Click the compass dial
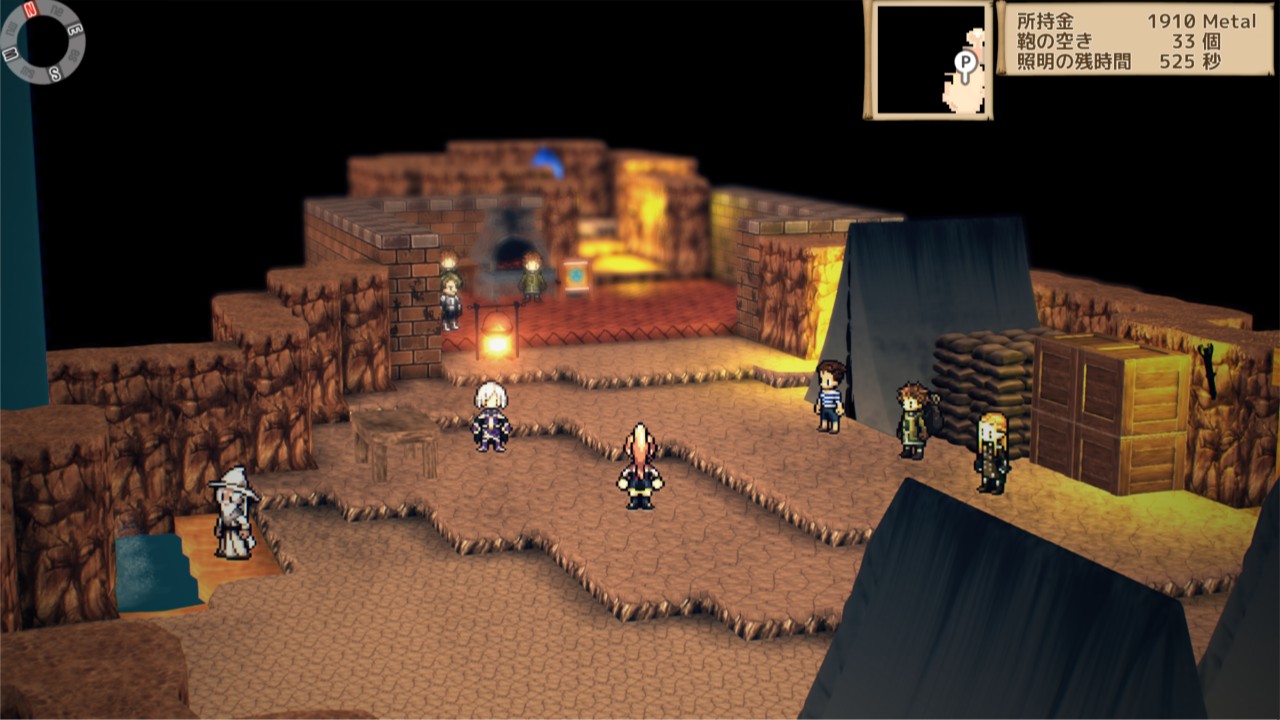Image resolution: width=1280 pixels, height=720 pixels. (x=43, y=41)
